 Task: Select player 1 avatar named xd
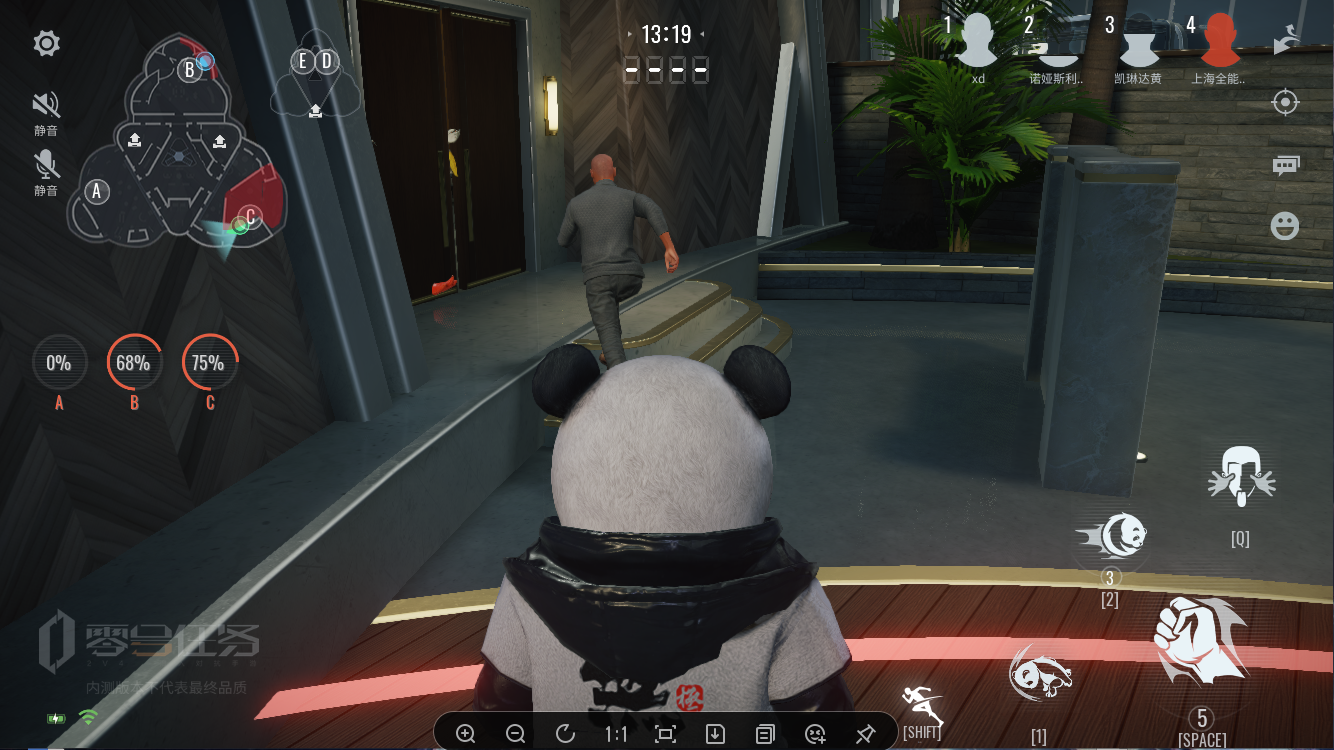coord(978,42)
